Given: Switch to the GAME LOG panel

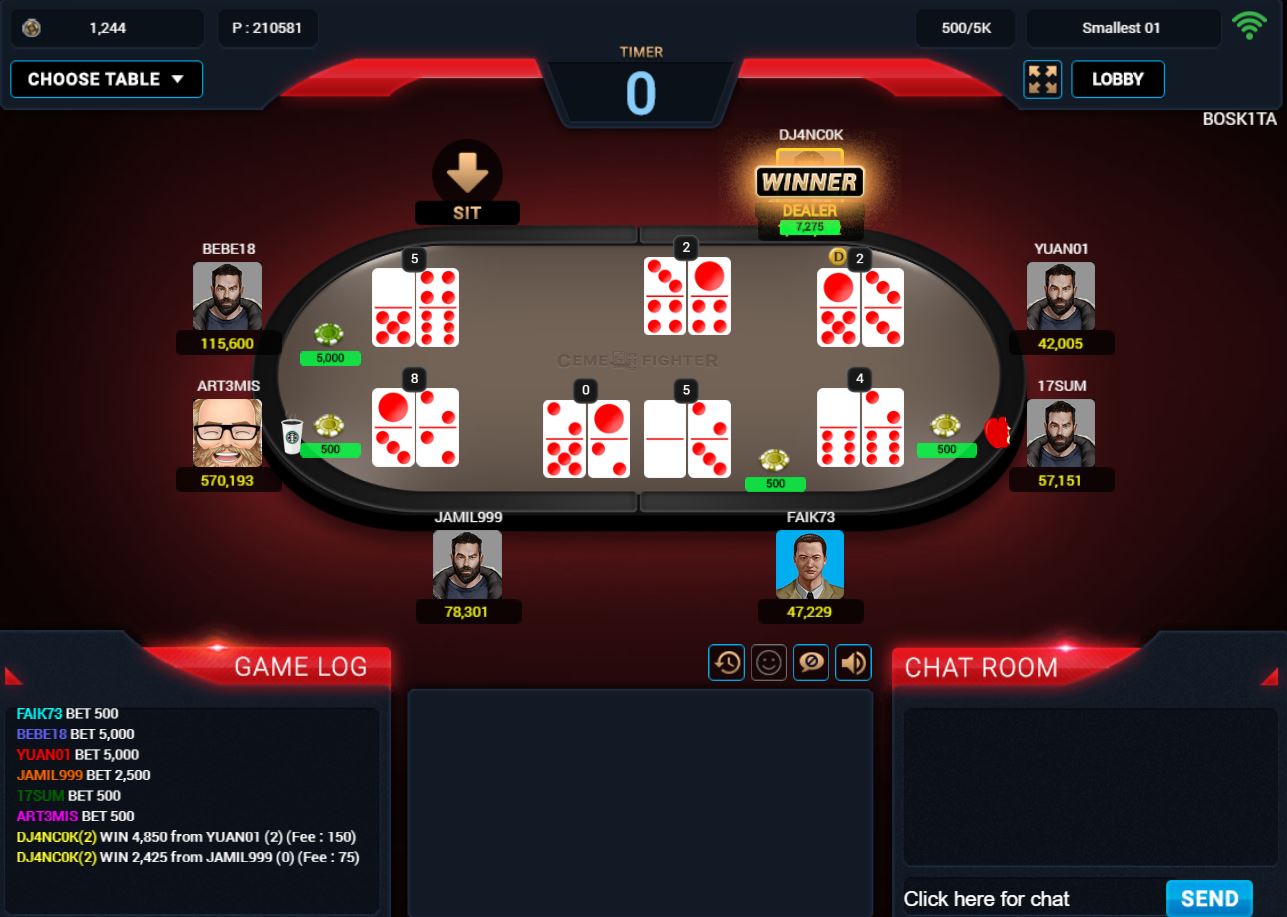Looking at the screenshot, I should pyautogui.click(x=302, y=666).
